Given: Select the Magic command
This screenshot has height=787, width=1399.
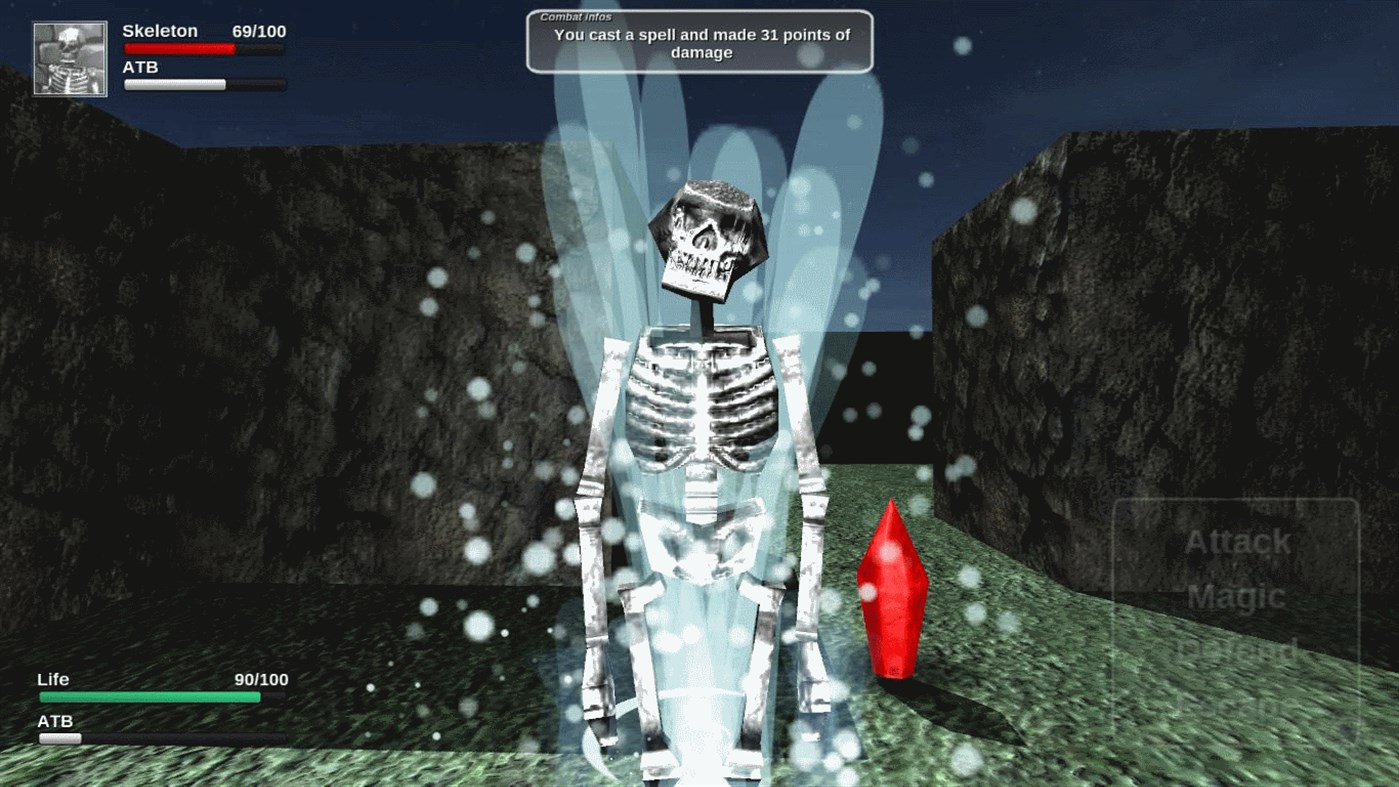Looking at the screenshot, I should (1237, 597).
